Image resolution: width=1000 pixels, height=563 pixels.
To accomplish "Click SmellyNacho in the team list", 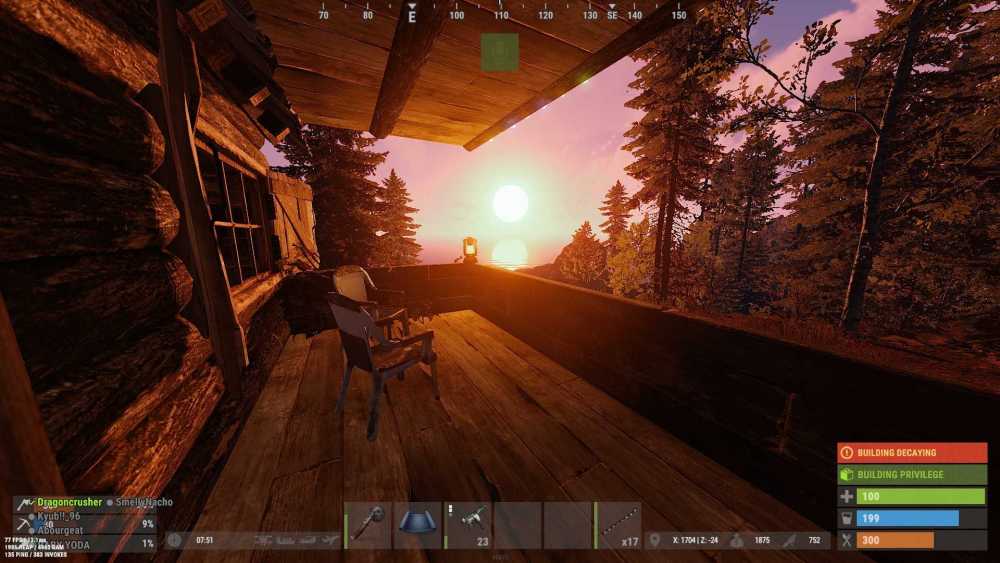I will (x=144, y=502).
